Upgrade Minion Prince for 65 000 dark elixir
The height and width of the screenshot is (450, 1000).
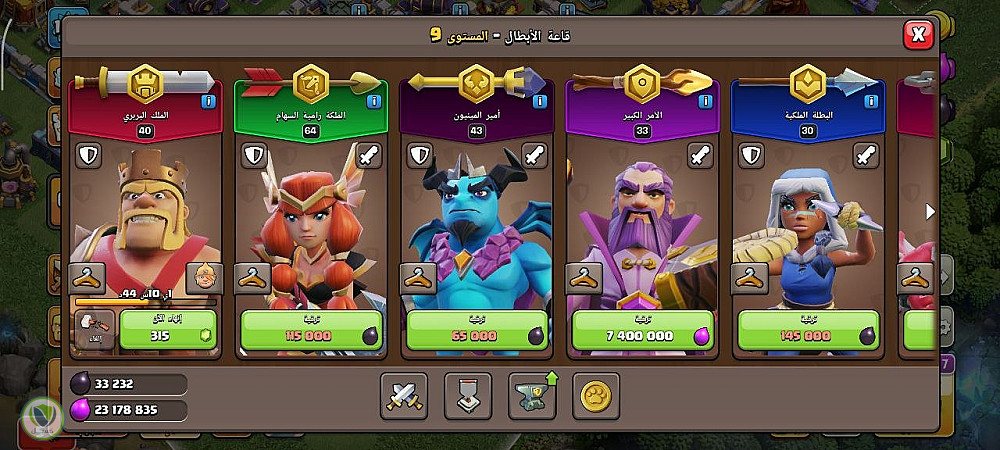coord(477,332)
